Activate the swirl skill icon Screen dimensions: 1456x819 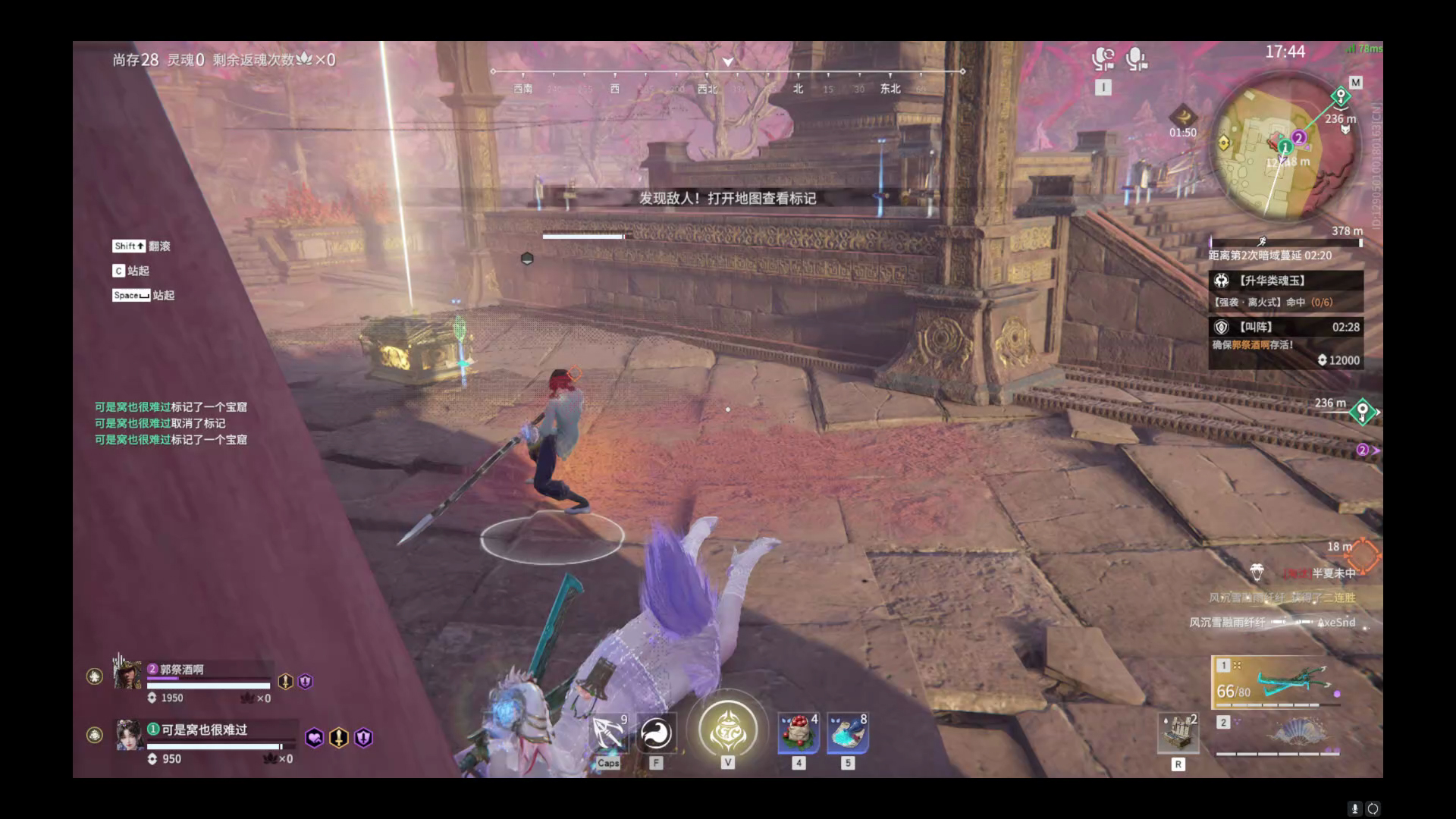(x=656, y=733)
